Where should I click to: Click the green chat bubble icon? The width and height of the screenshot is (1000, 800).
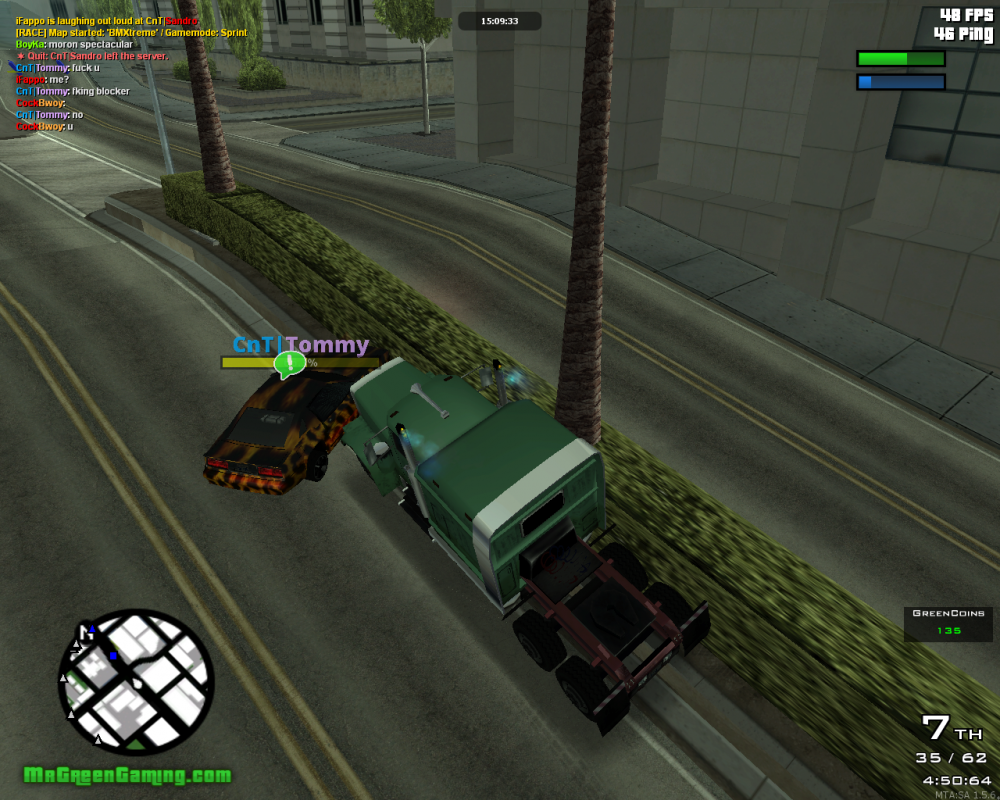coord(290,364)
